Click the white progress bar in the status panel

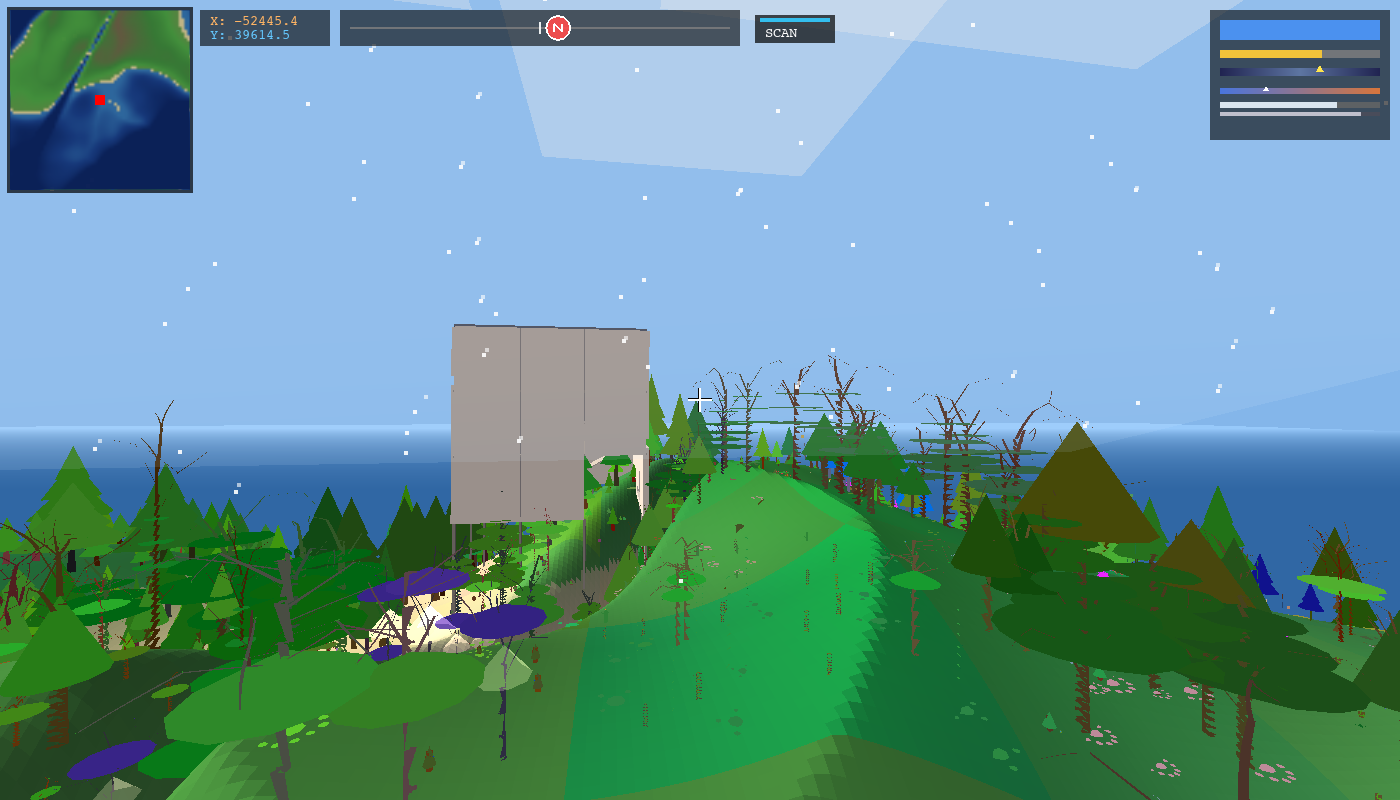click(1278, 105)
